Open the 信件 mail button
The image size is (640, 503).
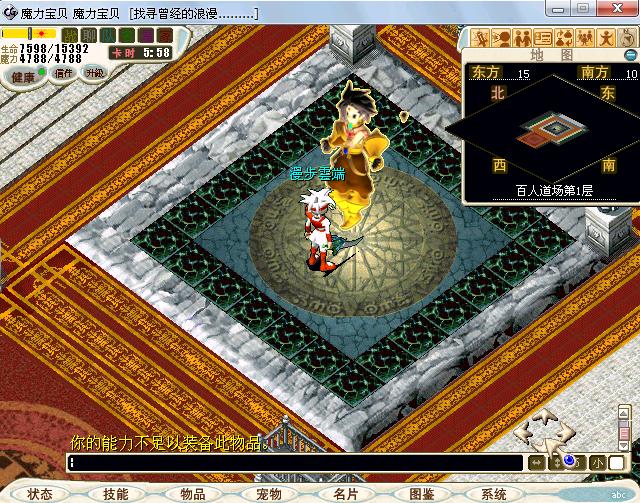pos(63,73)
